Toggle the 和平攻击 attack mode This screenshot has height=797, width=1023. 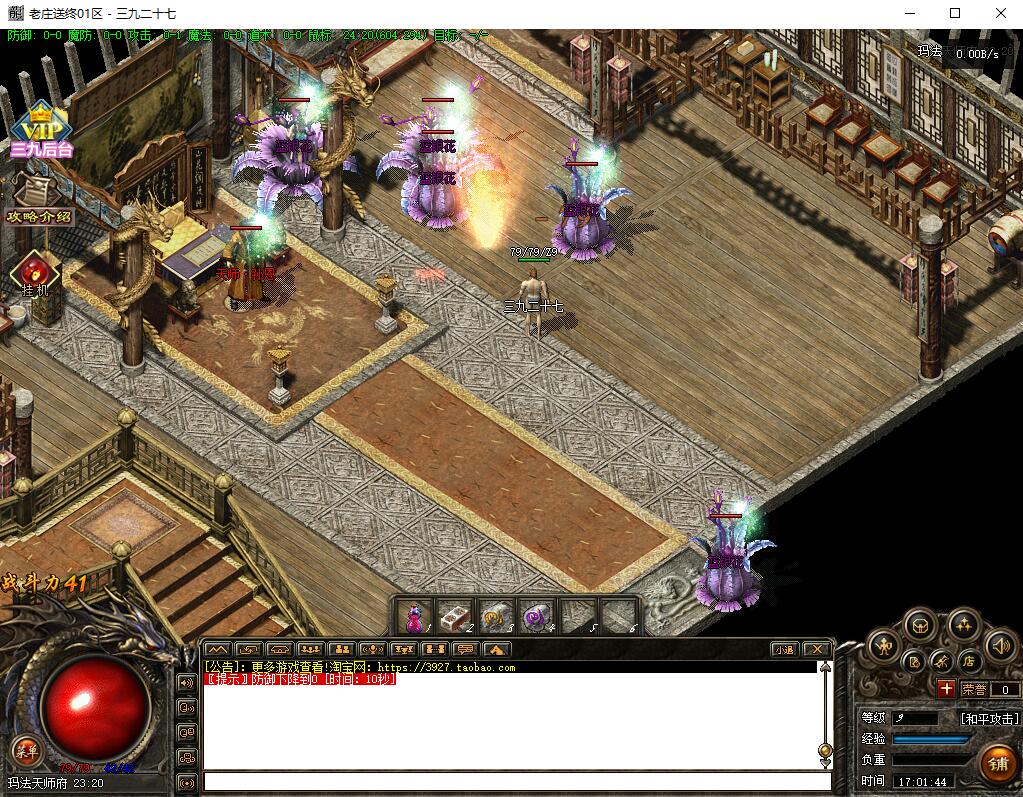(989, 718)
